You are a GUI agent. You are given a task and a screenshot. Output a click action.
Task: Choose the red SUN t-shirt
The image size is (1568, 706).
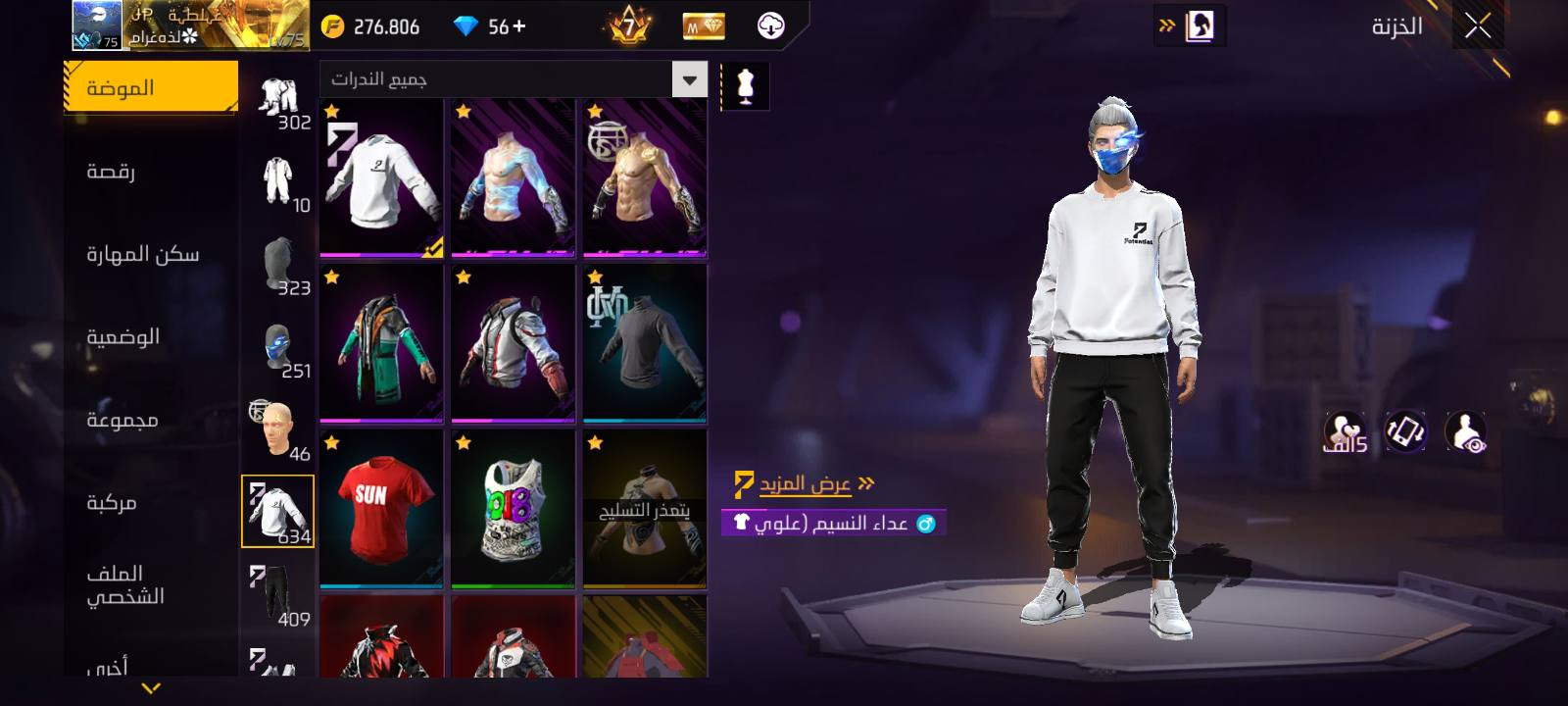(381, 509)
